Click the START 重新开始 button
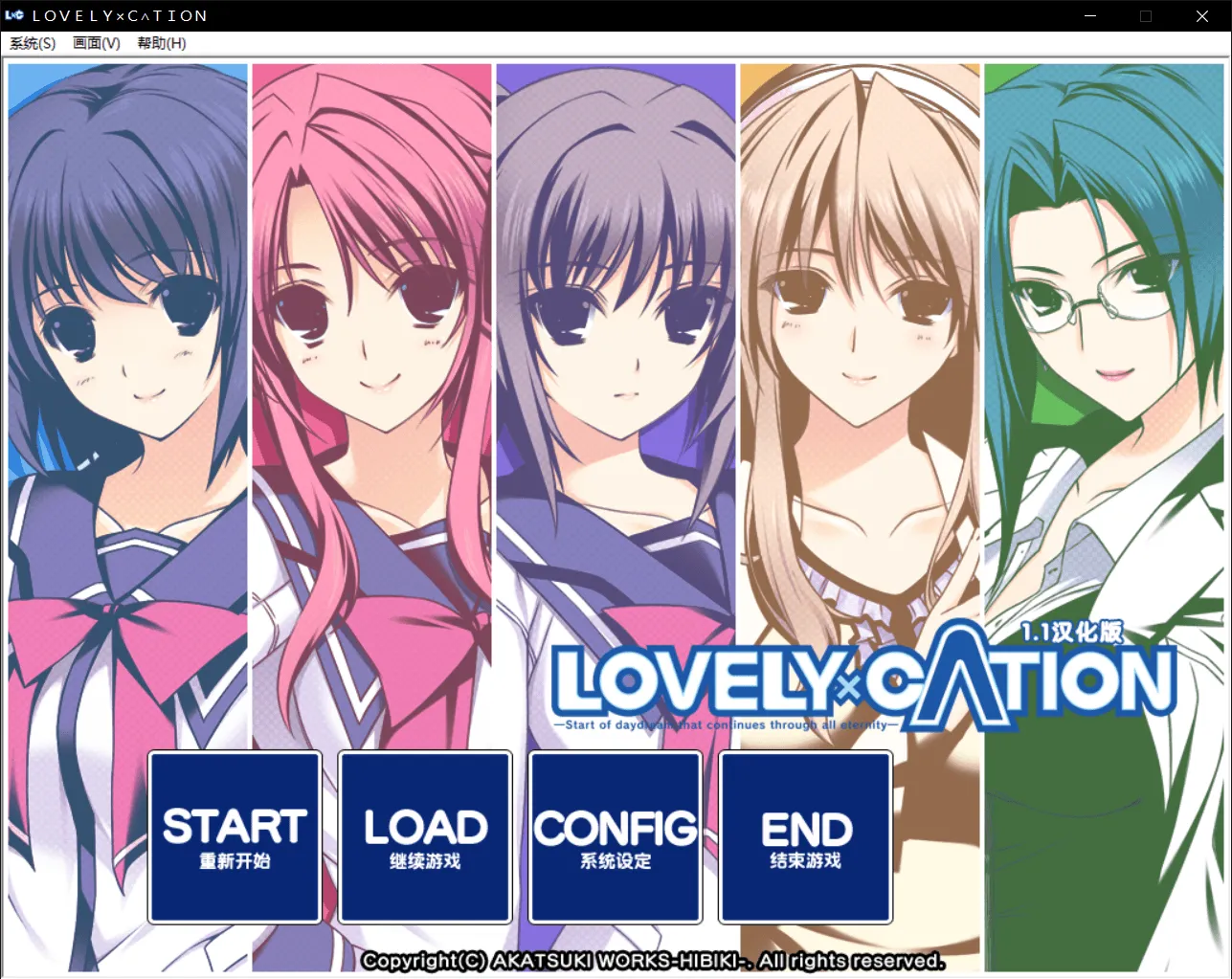 [x=234, y=836]
